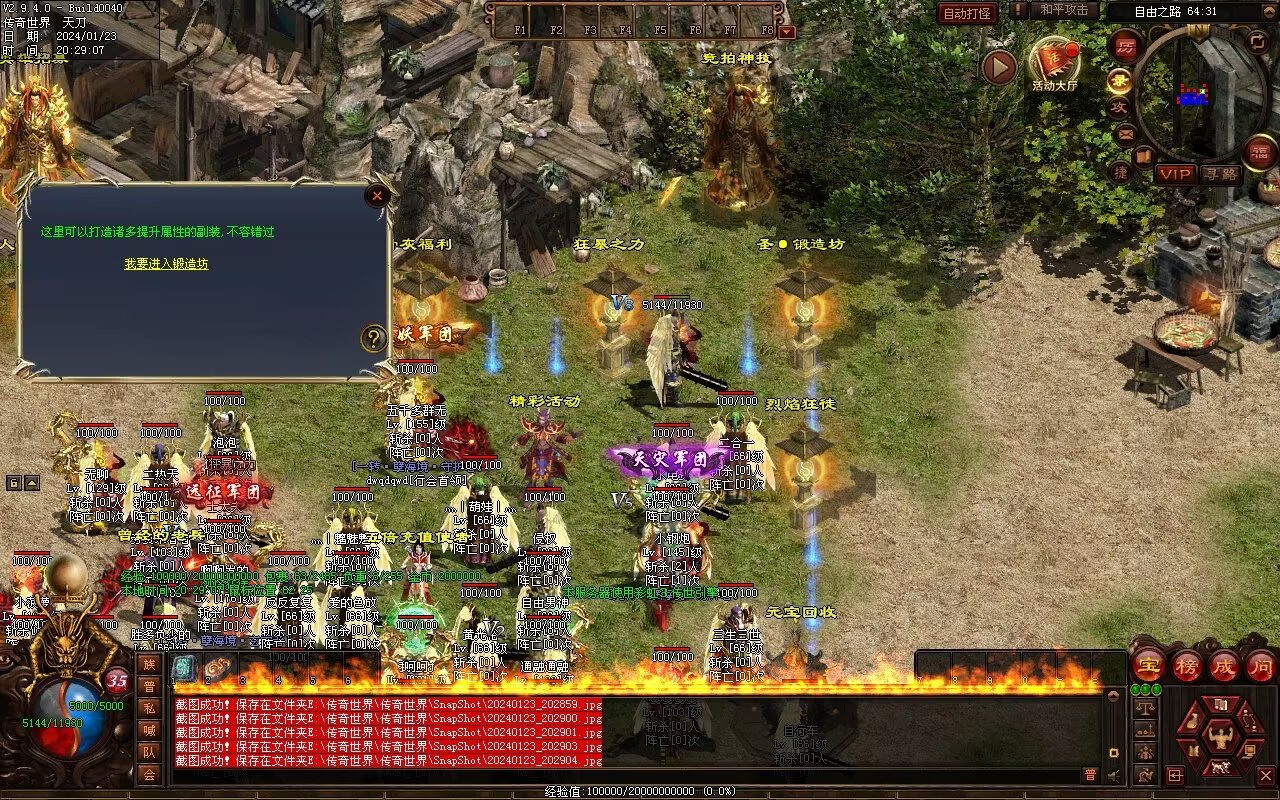This screenshot has height=800, width=1280.
Task: Use the teal rune skill in slot 1
Action: [x=184, y=668]
